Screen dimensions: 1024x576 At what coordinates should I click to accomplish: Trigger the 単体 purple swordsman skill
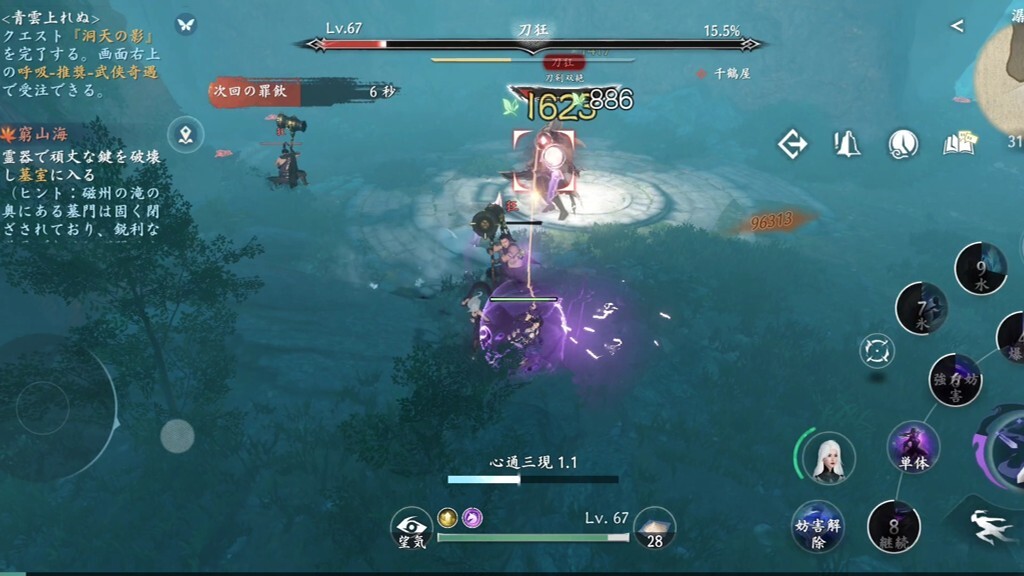[x=913, y=447]
